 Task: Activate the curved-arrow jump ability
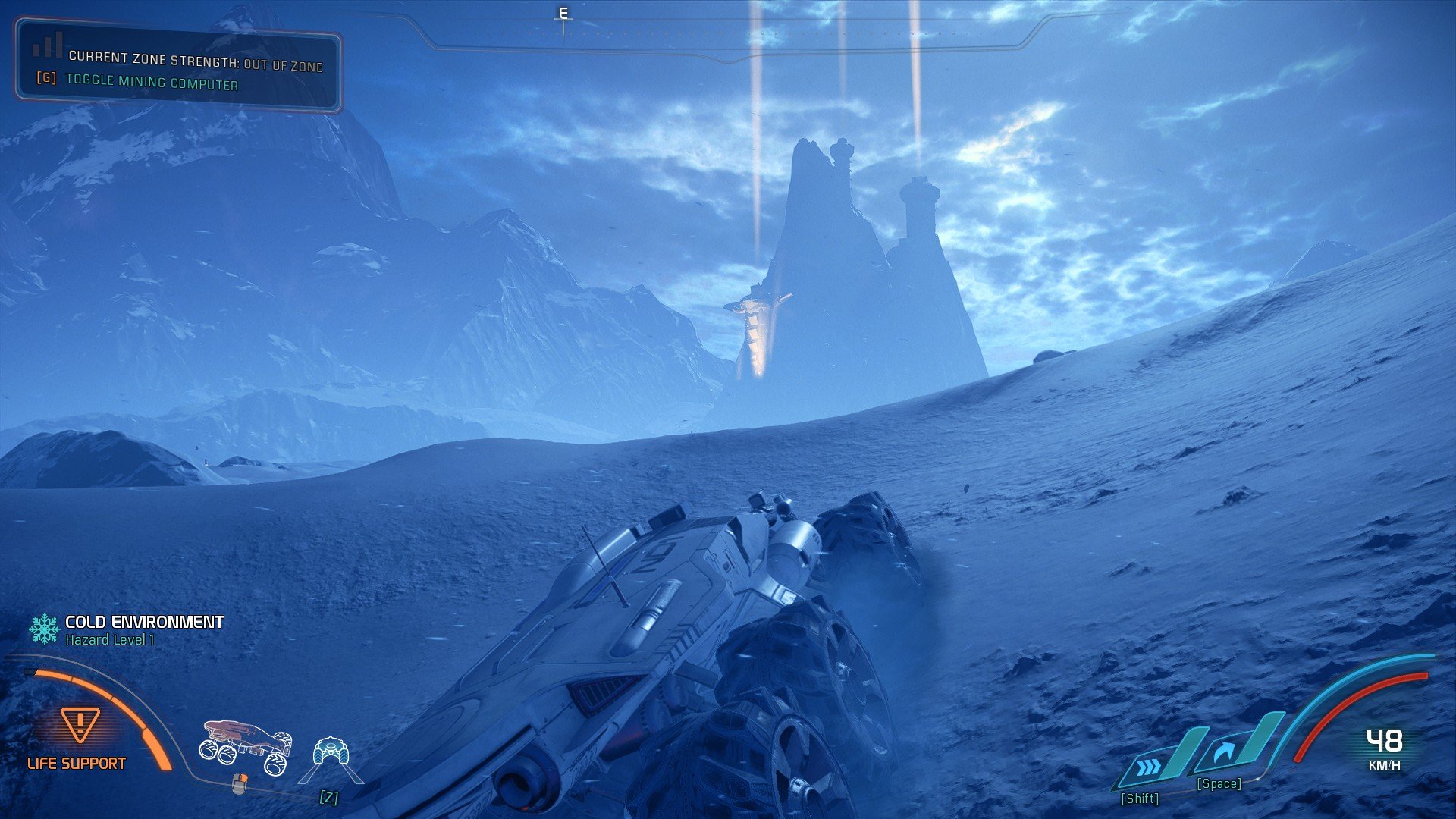coord(1224,753)
